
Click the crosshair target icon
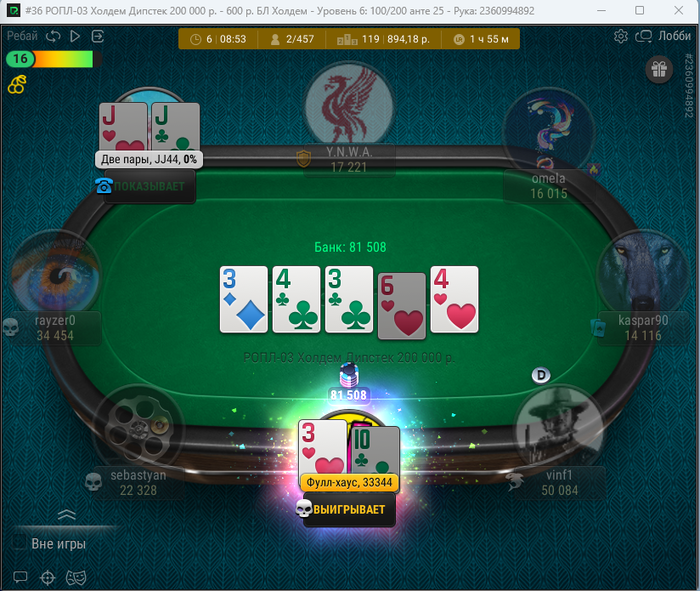coord(47,577)
